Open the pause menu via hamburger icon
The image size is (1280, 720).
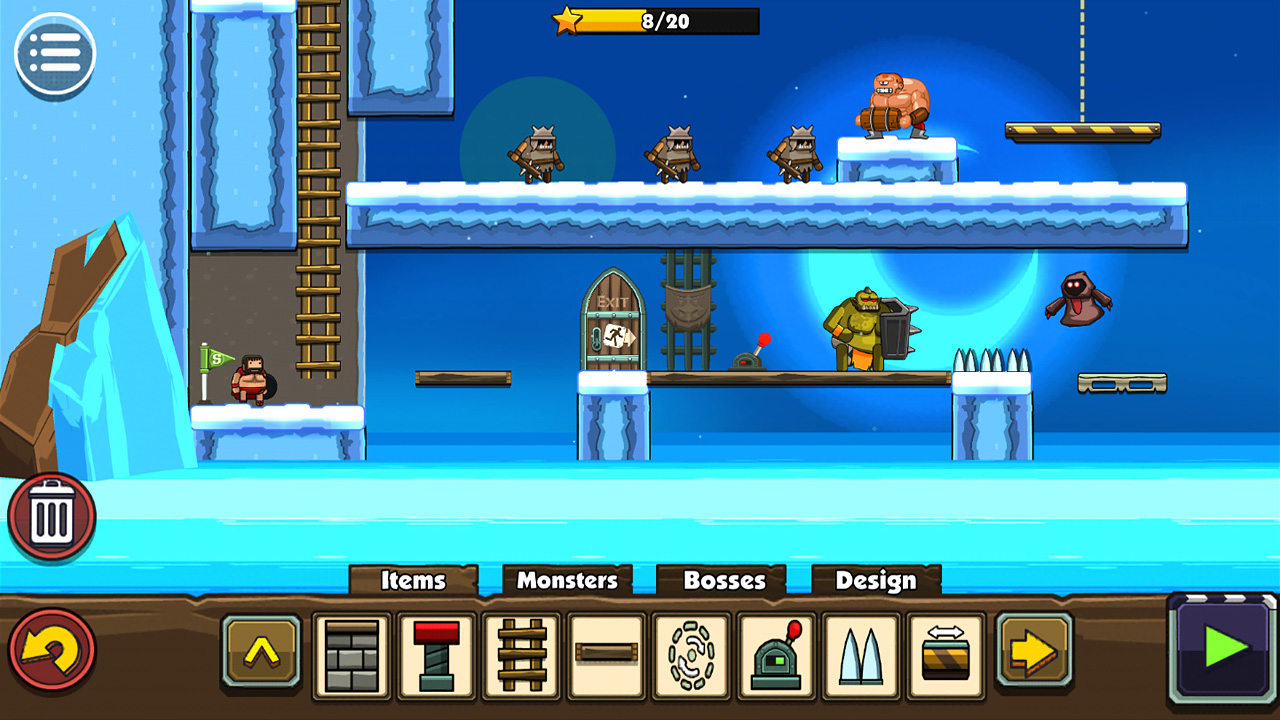coord(55,53)
